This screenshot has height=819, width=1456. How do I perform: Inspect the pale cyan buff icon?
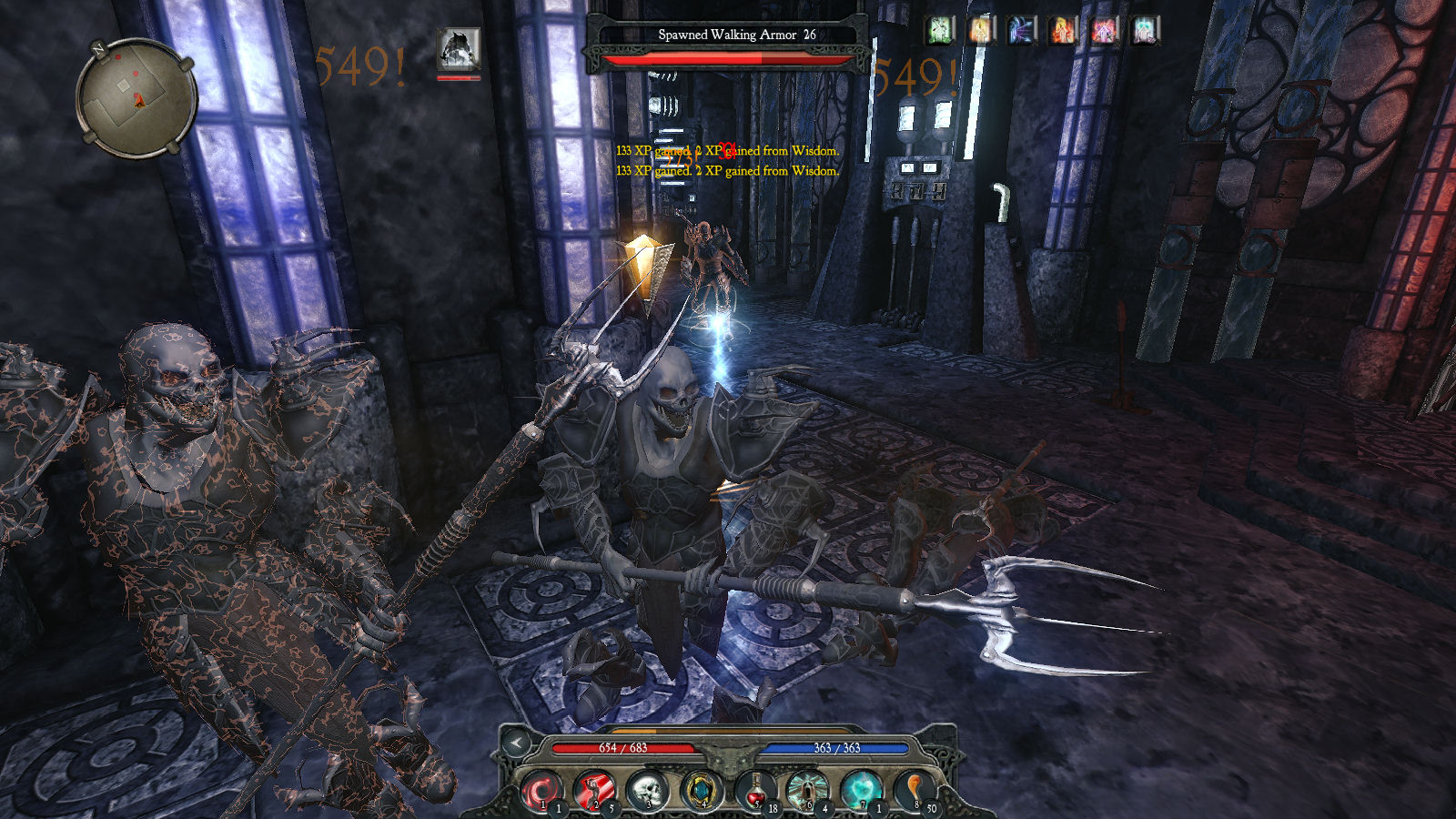click(1144, 31)
